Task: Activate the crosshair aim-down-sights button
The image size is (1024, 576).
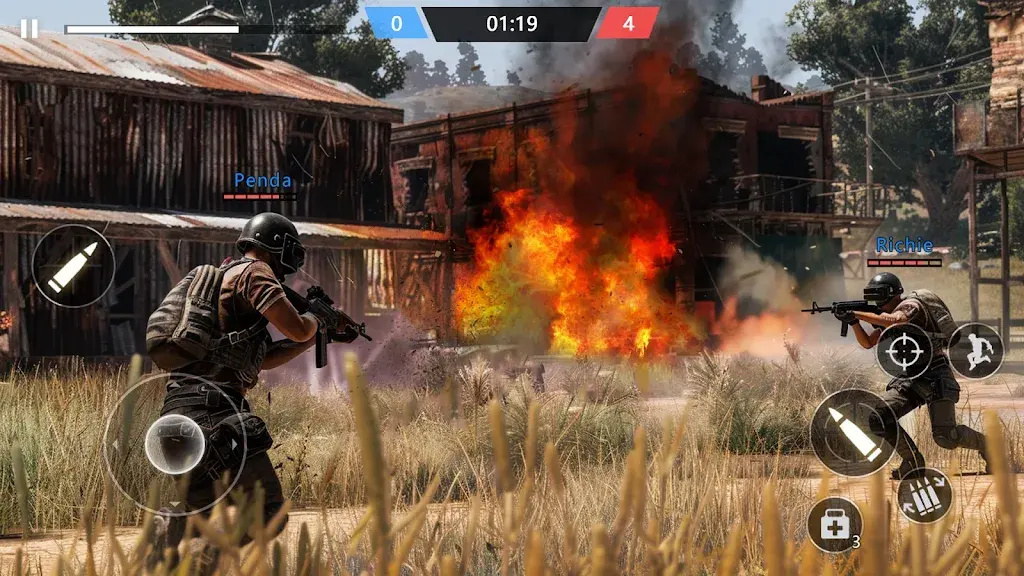Action: coord(904,351)
